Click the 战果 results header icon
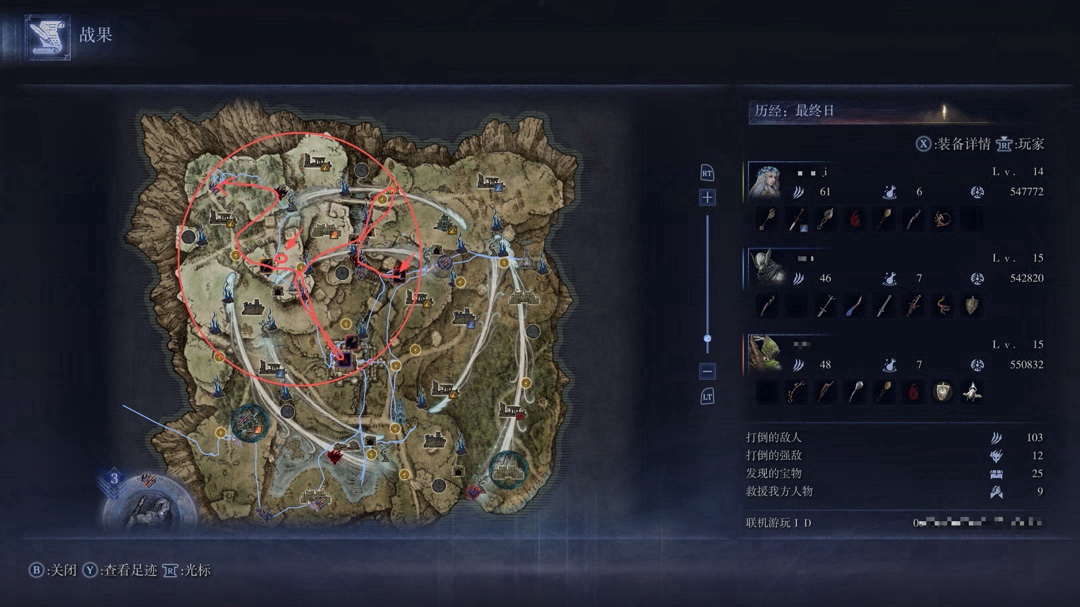Screen dimensions: 1080x607 [x=48, y=36]
